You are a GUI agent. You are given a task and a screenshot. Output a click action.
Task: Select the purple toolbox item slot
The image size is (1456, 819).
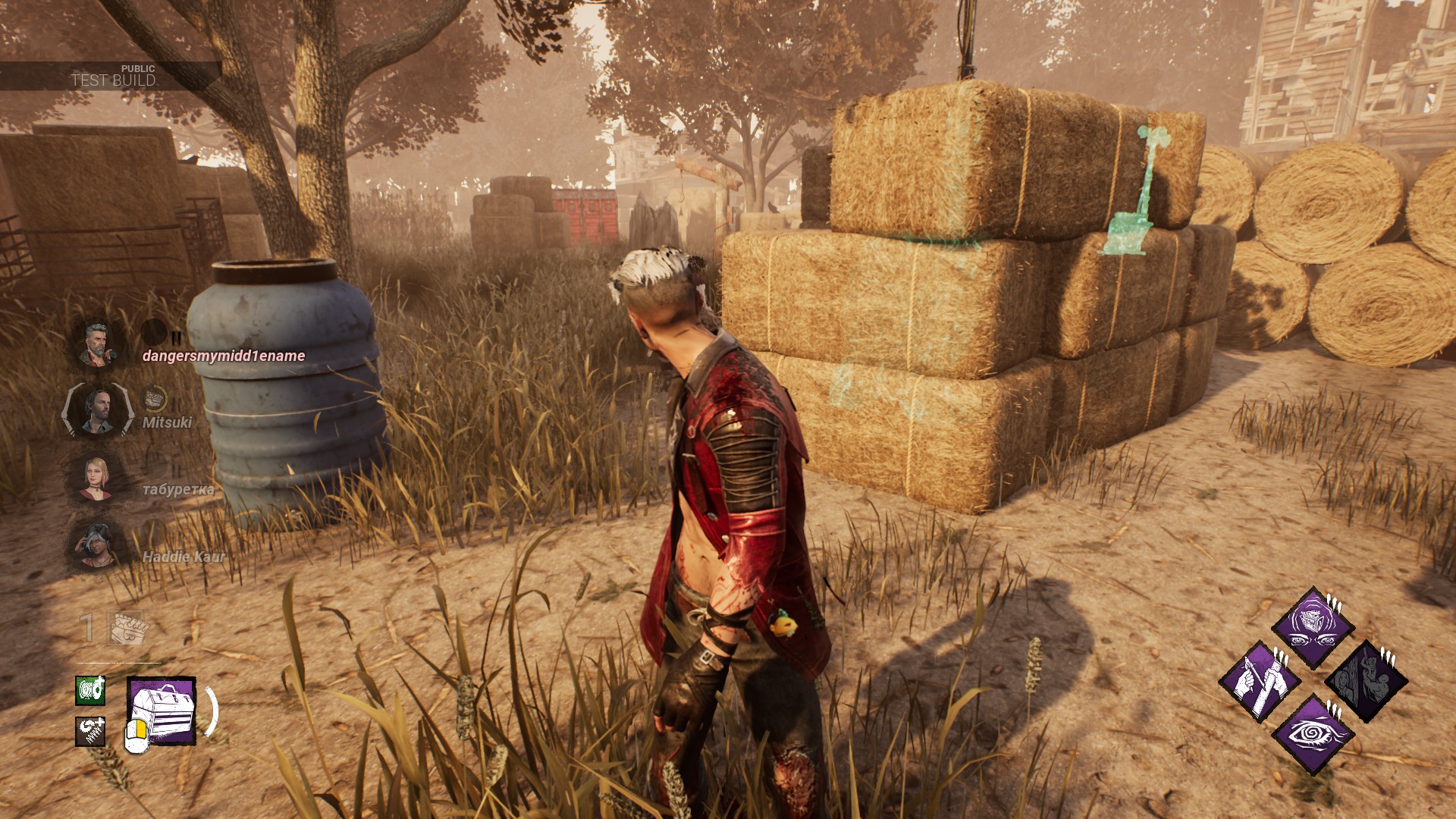point(162,711)
